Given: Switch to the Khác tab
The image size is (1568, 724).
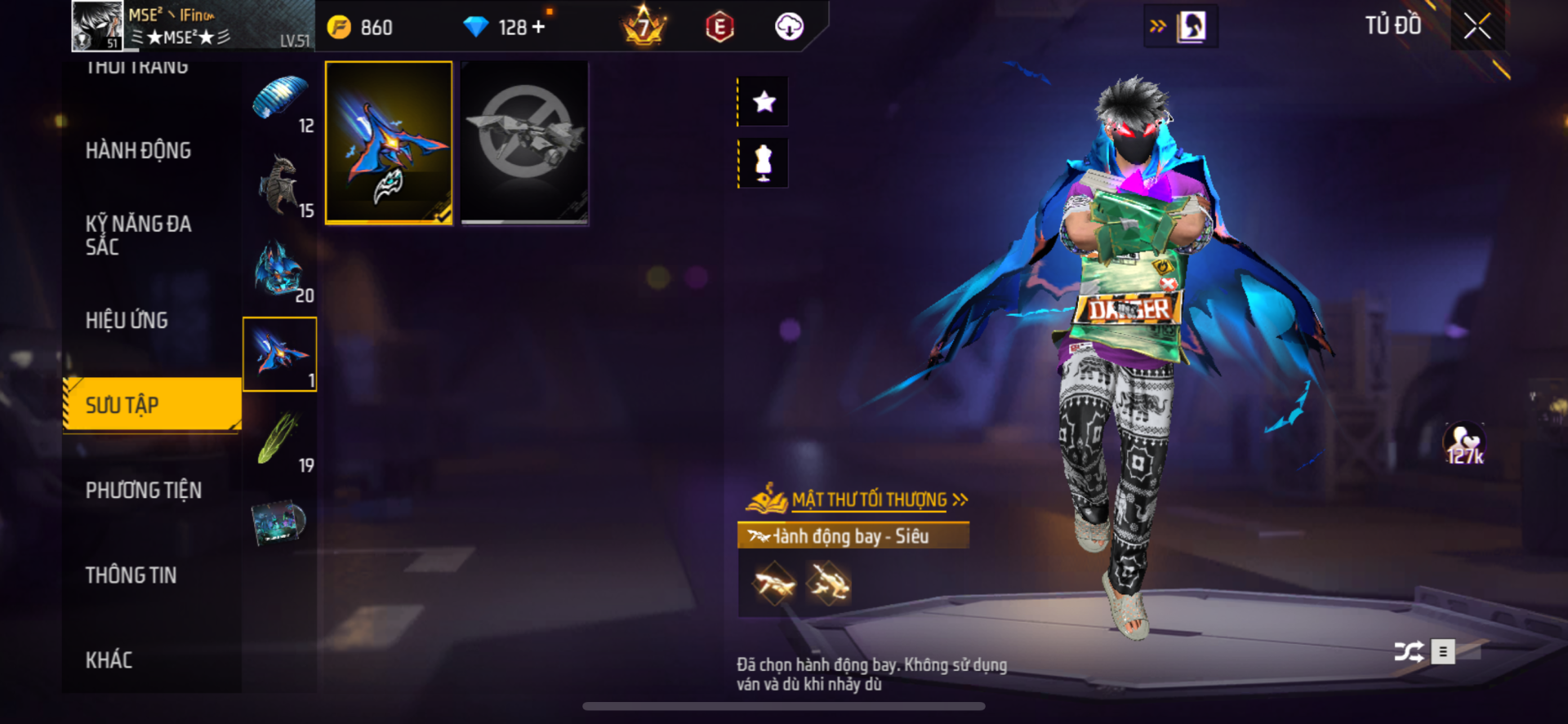Looking at the screenshot, I should tap(109, 660).
